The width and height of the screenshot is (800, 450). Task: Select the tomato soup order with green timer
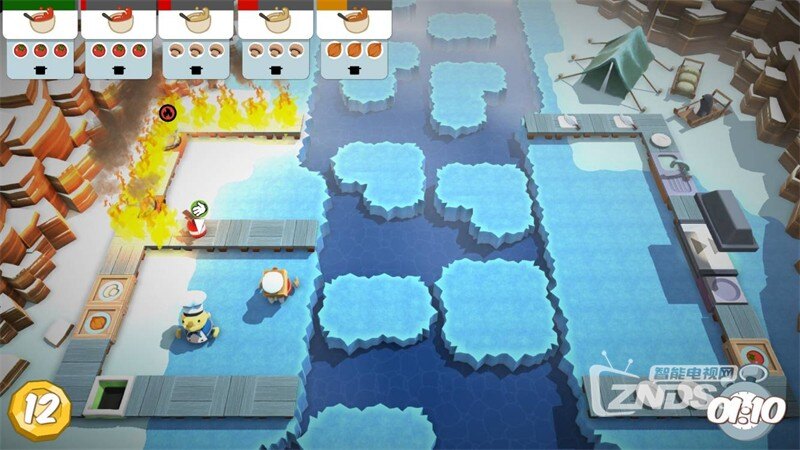click(x=40, y=40)
